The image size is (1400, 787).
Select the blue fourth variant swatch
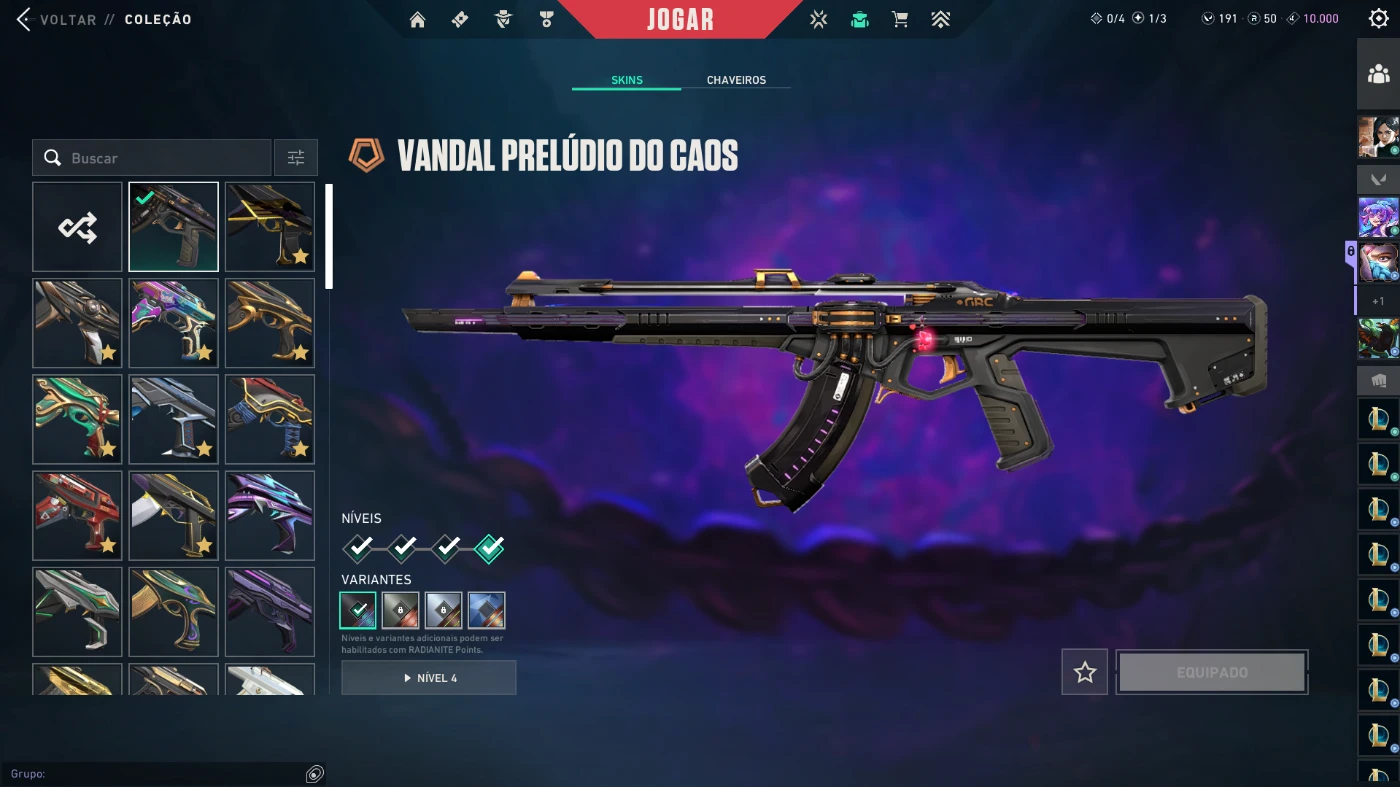tap(486, 610)
